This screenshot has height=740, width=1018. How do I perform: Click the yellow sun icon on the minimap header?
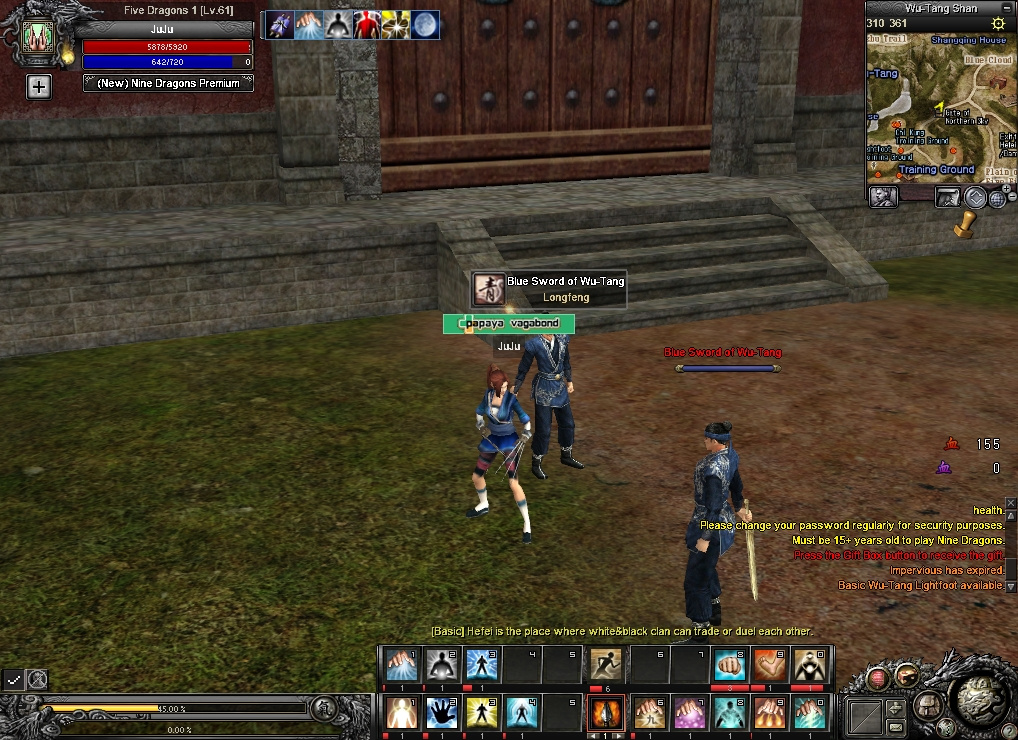(997, 23)
